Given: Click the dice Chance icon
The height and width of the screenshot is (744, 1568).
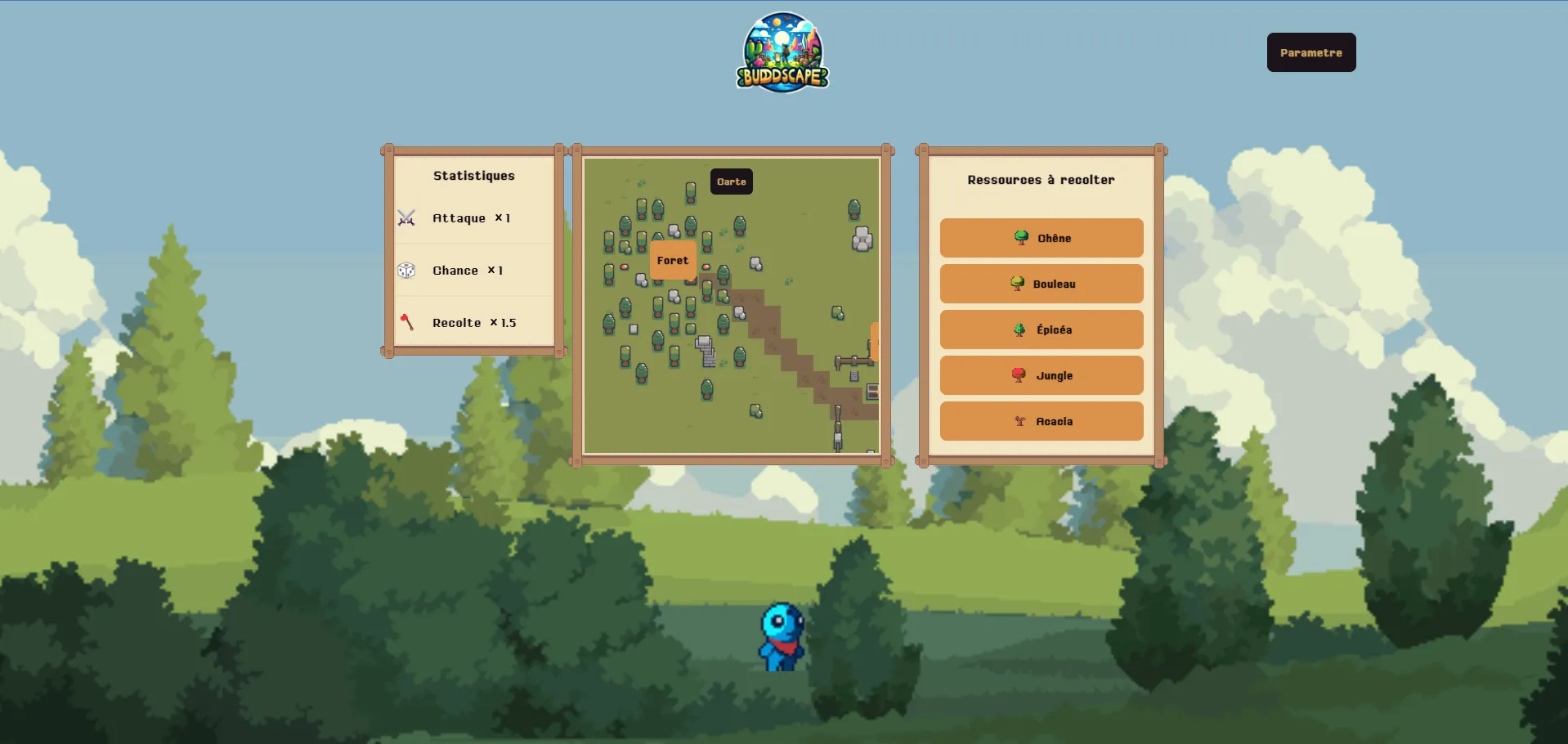Looking at the screenshot, I should (x=406, y=270).
